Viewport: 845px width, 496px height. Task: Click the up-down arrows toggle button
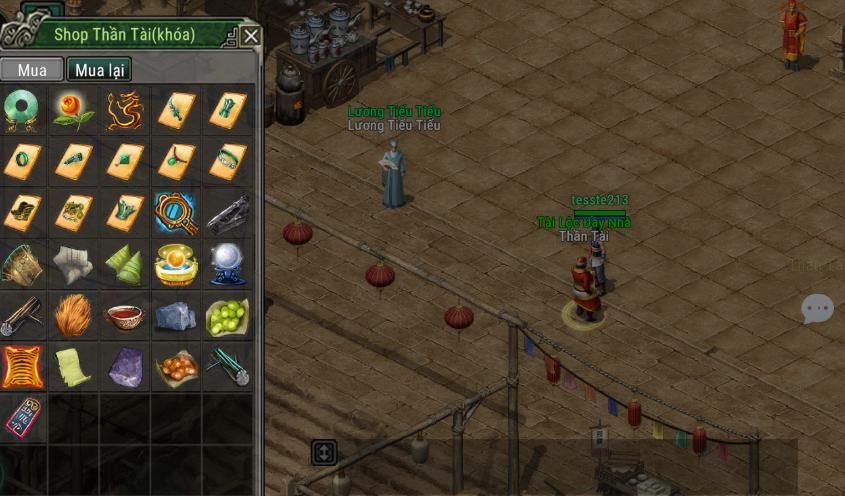point(323,452)
